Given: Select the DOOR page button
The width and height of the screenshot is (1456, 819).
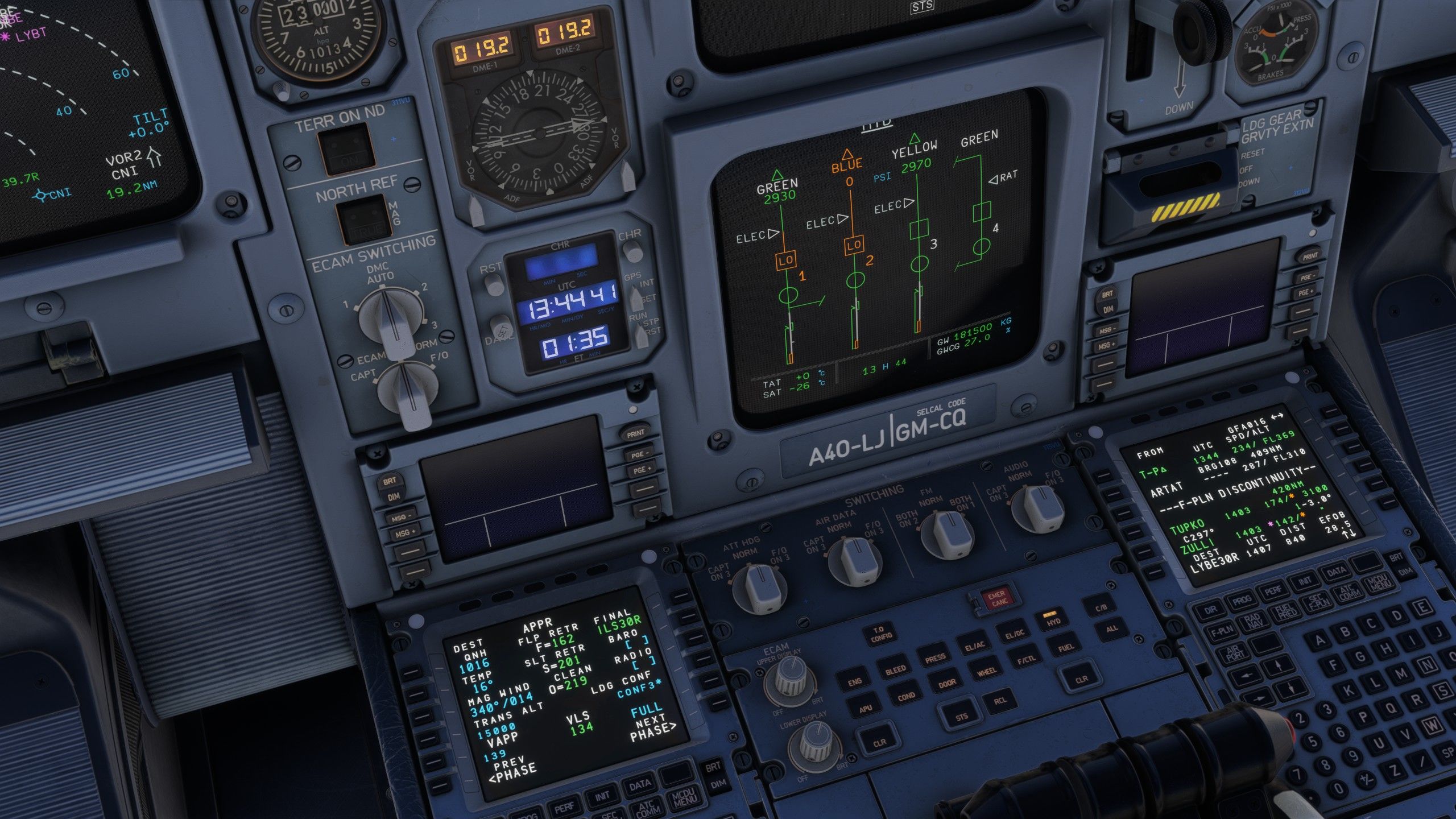Looking at the screenshot, I should (x=946, y=684).
